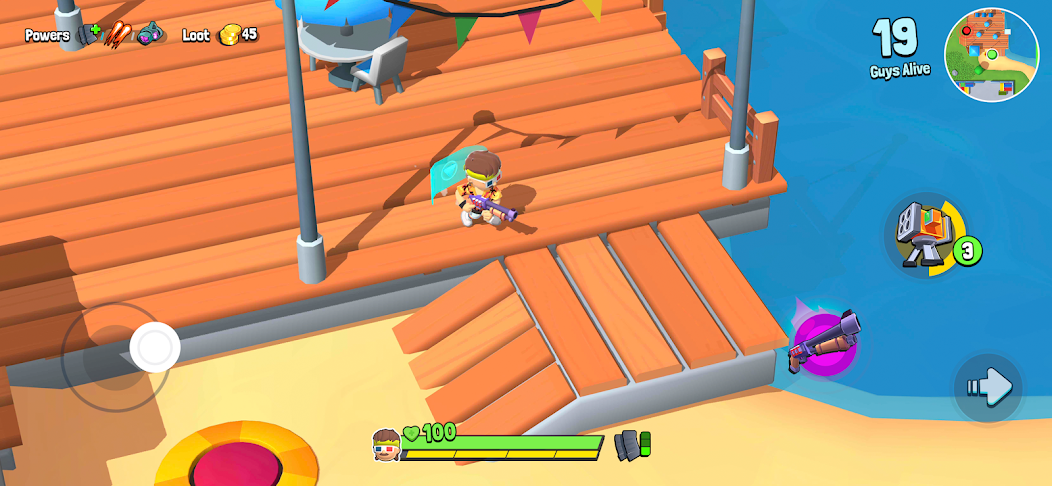Screen dimensions: 1052x486
Task: Tap the virtual joystick knob
Action: tap(155, 347)
